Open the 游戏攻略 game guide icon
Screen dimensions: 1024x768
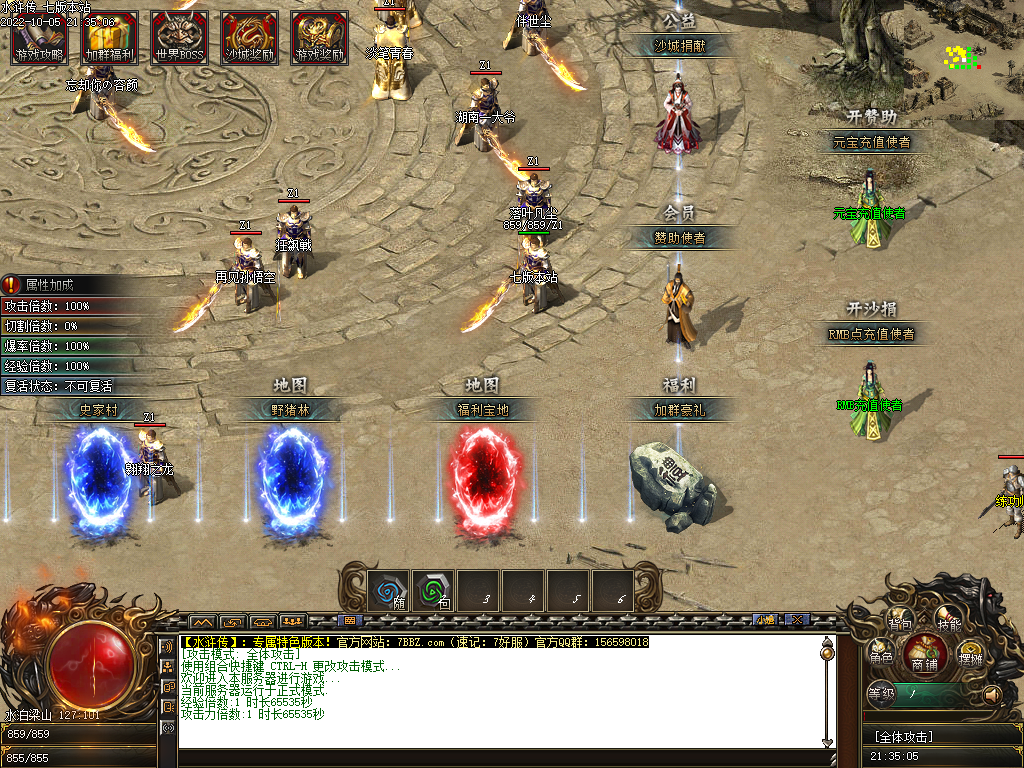pyautogui.click(x=39, y=38)
